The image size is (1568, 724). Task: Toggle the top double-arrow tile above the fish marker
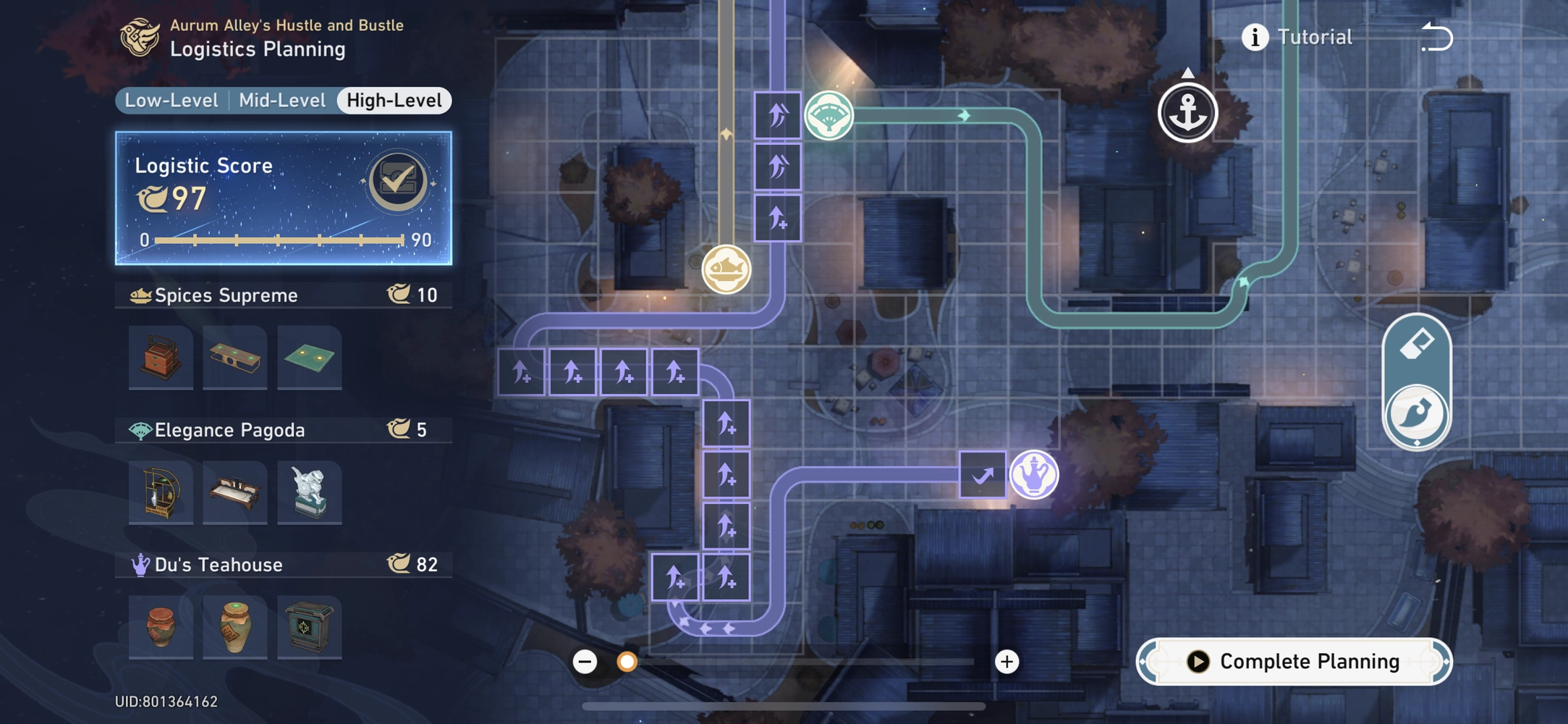click(x=778, y=114)
